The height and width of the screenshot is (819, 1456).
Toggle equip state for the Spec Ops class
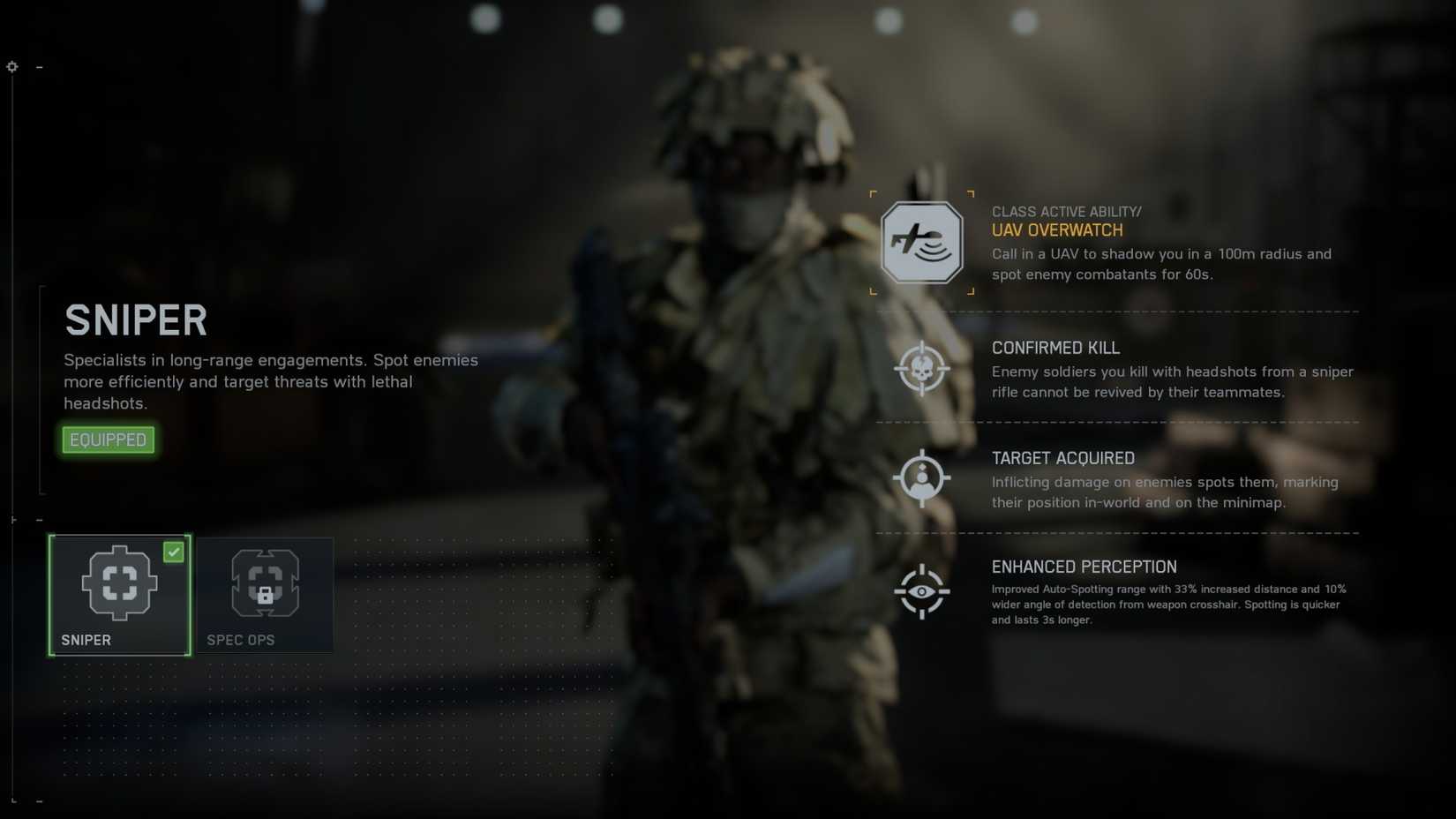pos(266,594)
